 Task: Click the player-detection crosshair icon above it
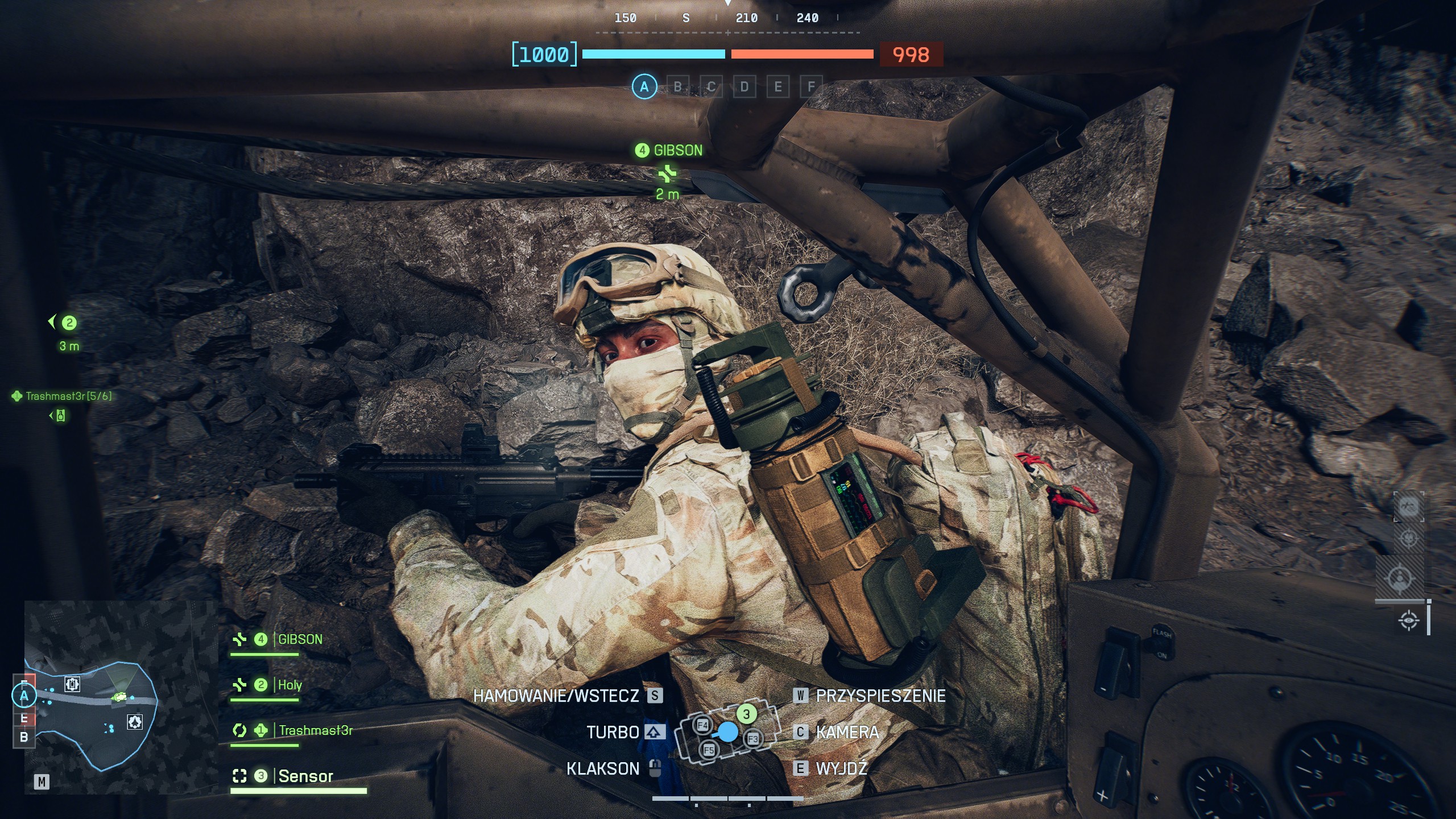1400,577
